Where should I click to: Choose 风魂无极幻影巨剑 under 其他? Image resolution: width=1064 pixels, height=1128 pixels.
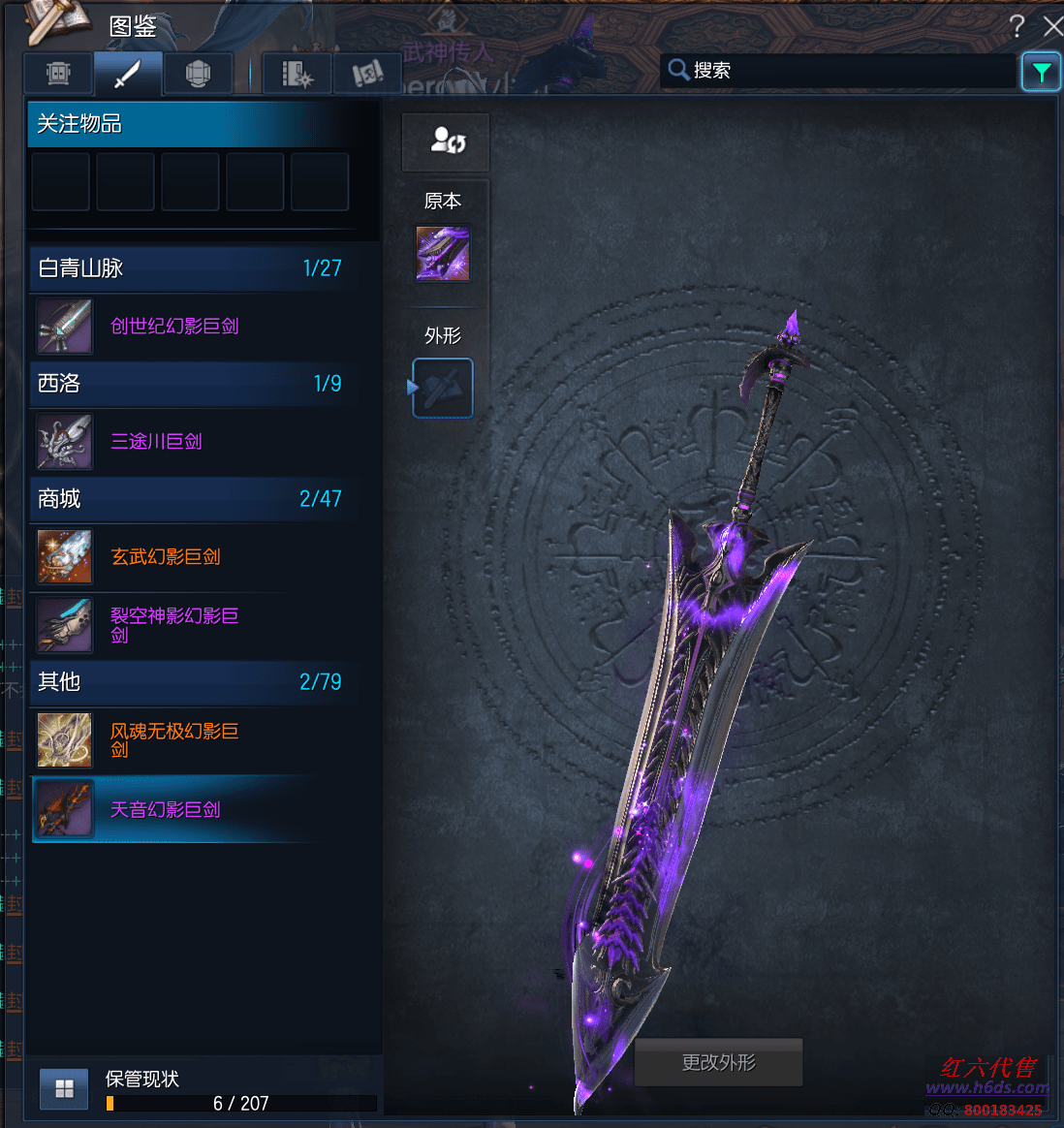click(x=174, y=740)
